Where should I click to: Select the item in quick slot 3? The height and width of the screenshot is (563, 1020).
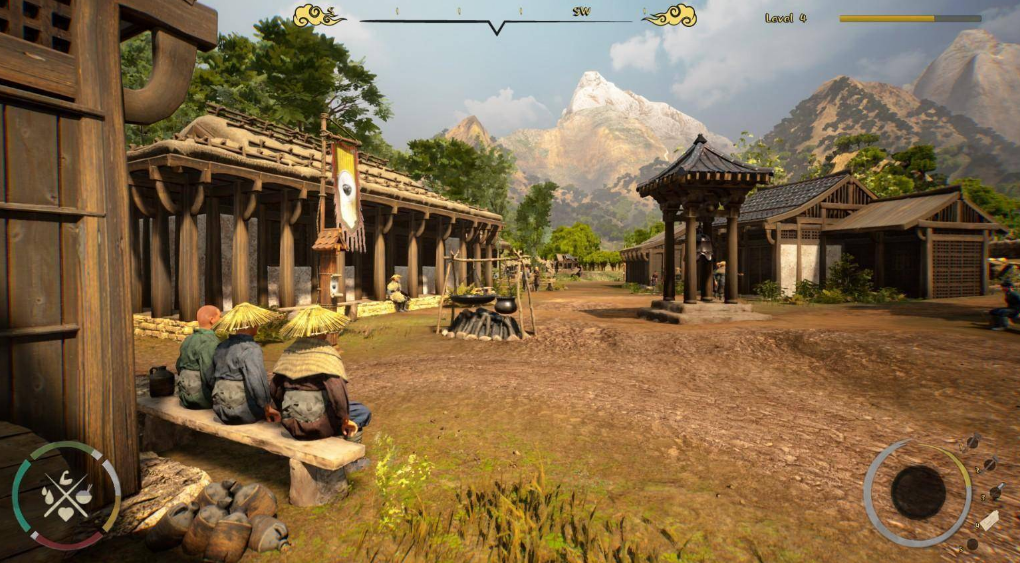(x=996, y=491)
